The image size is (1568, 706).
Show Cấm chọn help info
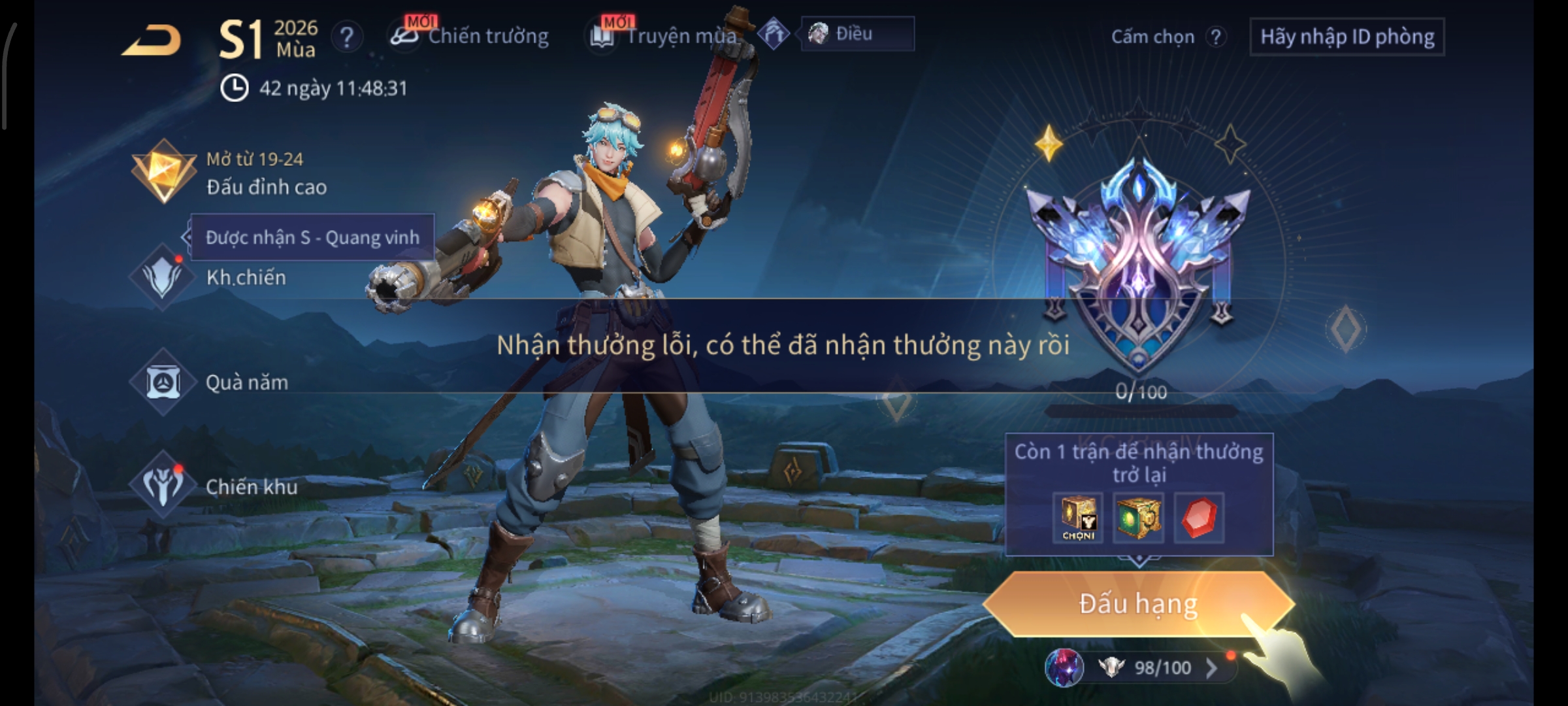tap(1216, 37)
